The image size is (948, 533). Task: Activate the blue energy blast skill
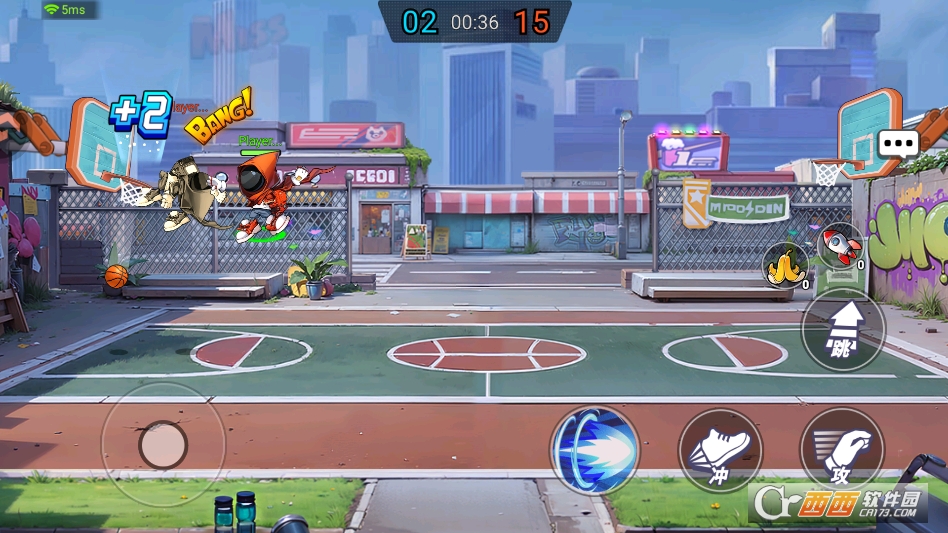coord(595,450)
